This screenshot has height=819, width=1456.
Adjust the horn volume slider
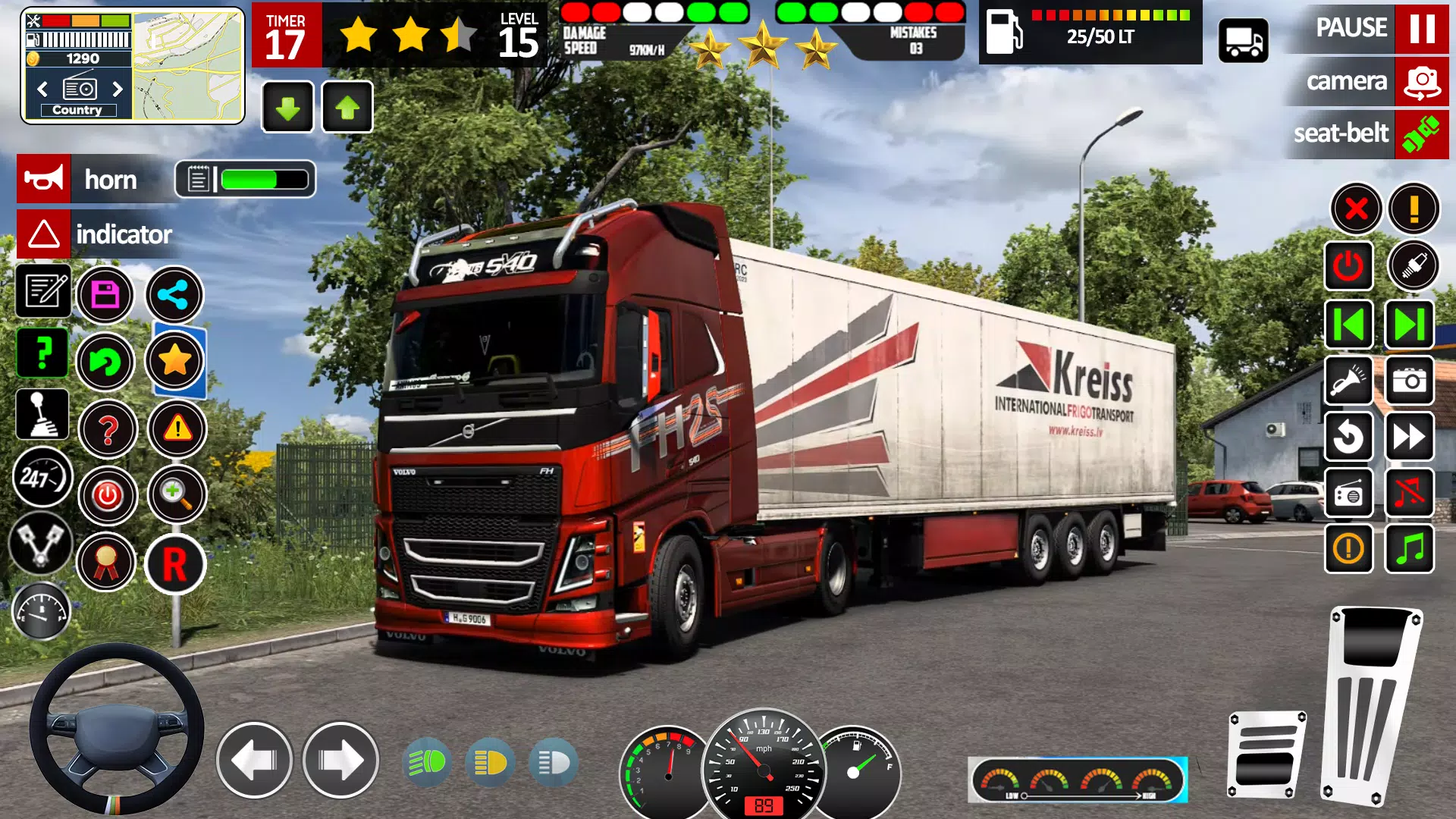(x=250, y=179)
